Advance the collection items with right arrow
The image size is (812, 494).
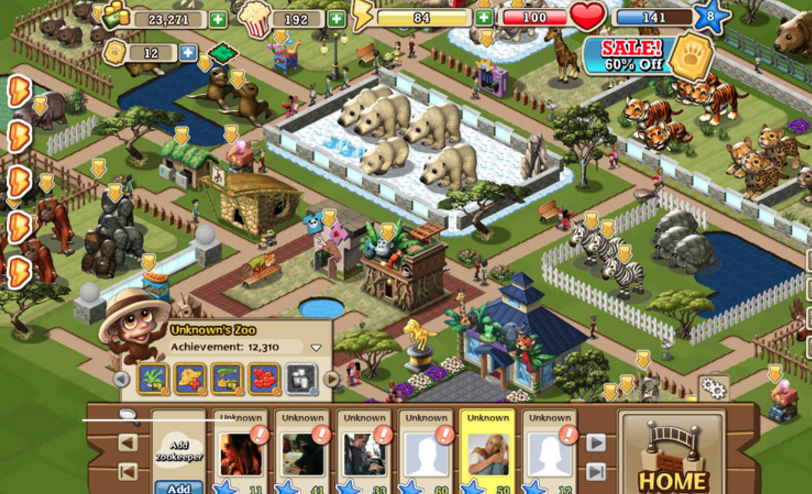click(x=331, y=379)
